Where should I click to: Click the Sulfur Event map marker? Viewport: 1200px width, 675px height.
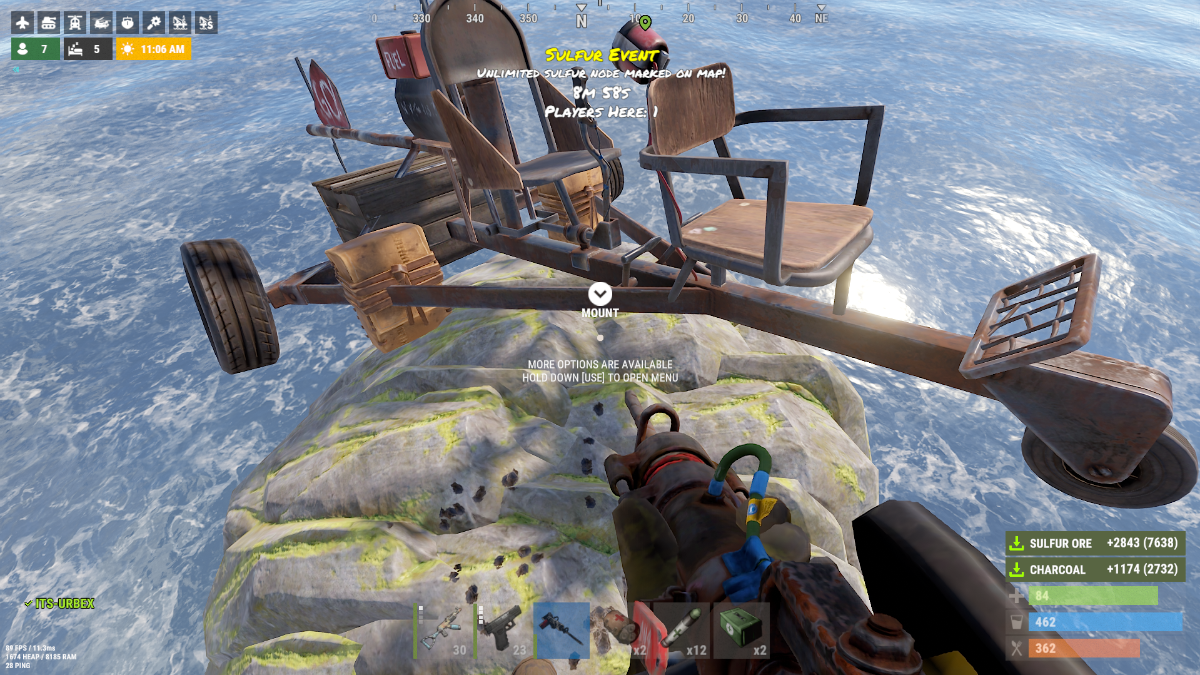pyautogui.click(x=645, y=22)
